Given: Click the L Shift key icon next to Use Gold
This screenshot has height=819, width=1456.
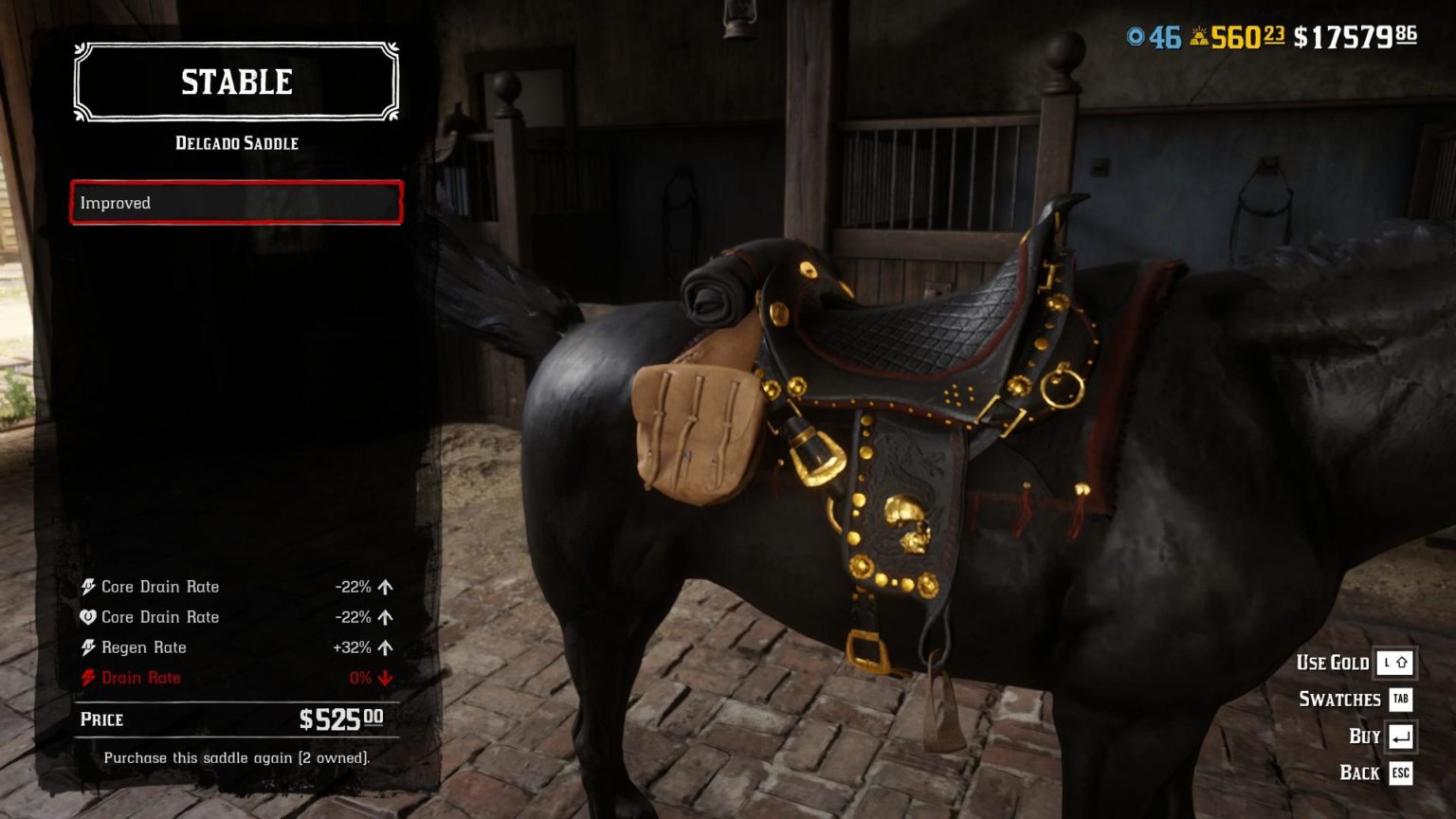Looking at the screenshot, I should tap(1394, 663).
